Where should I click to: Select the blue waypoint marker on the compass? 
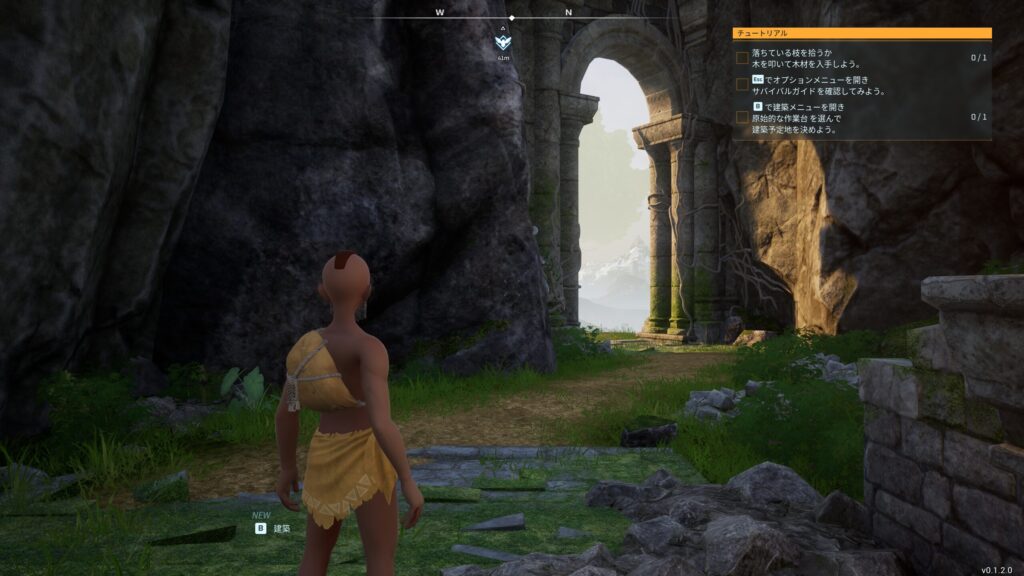pyautogui.click(x=503, y=43)
